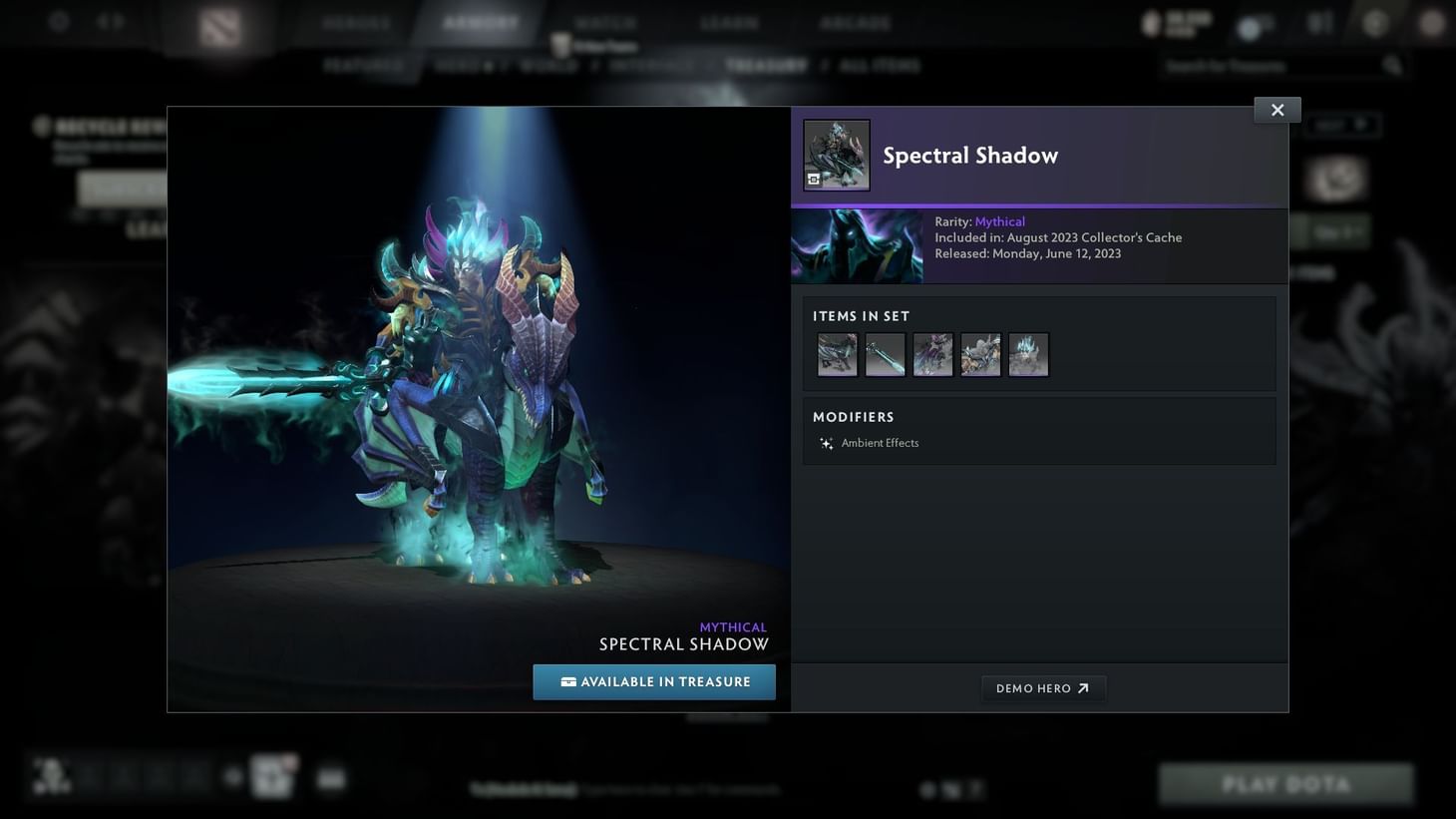Open the settings gear icon
Screen dimensions: 1456x819
point(58,21)
